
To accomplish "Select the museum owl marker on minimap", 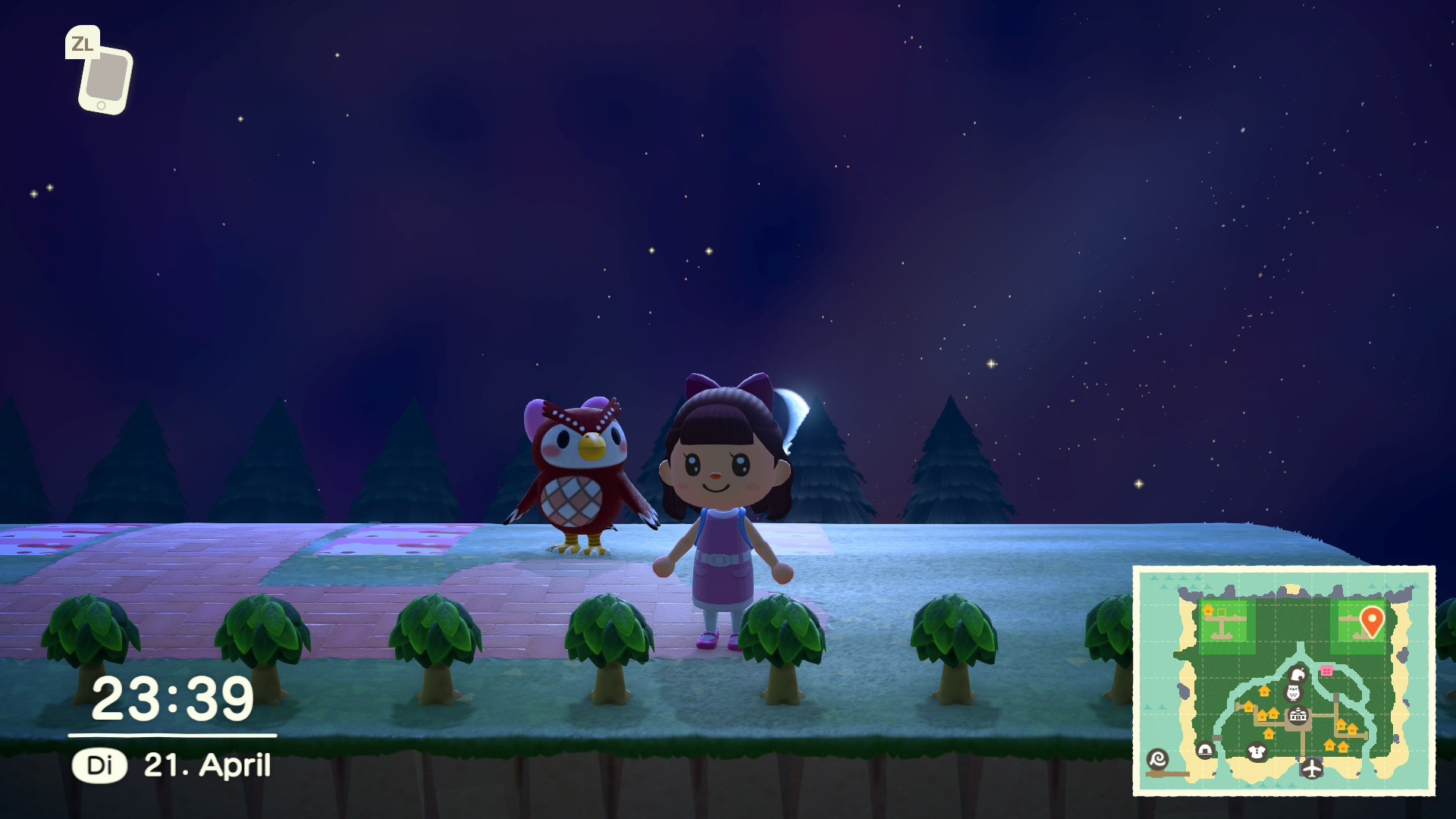I will [1293, 692].
